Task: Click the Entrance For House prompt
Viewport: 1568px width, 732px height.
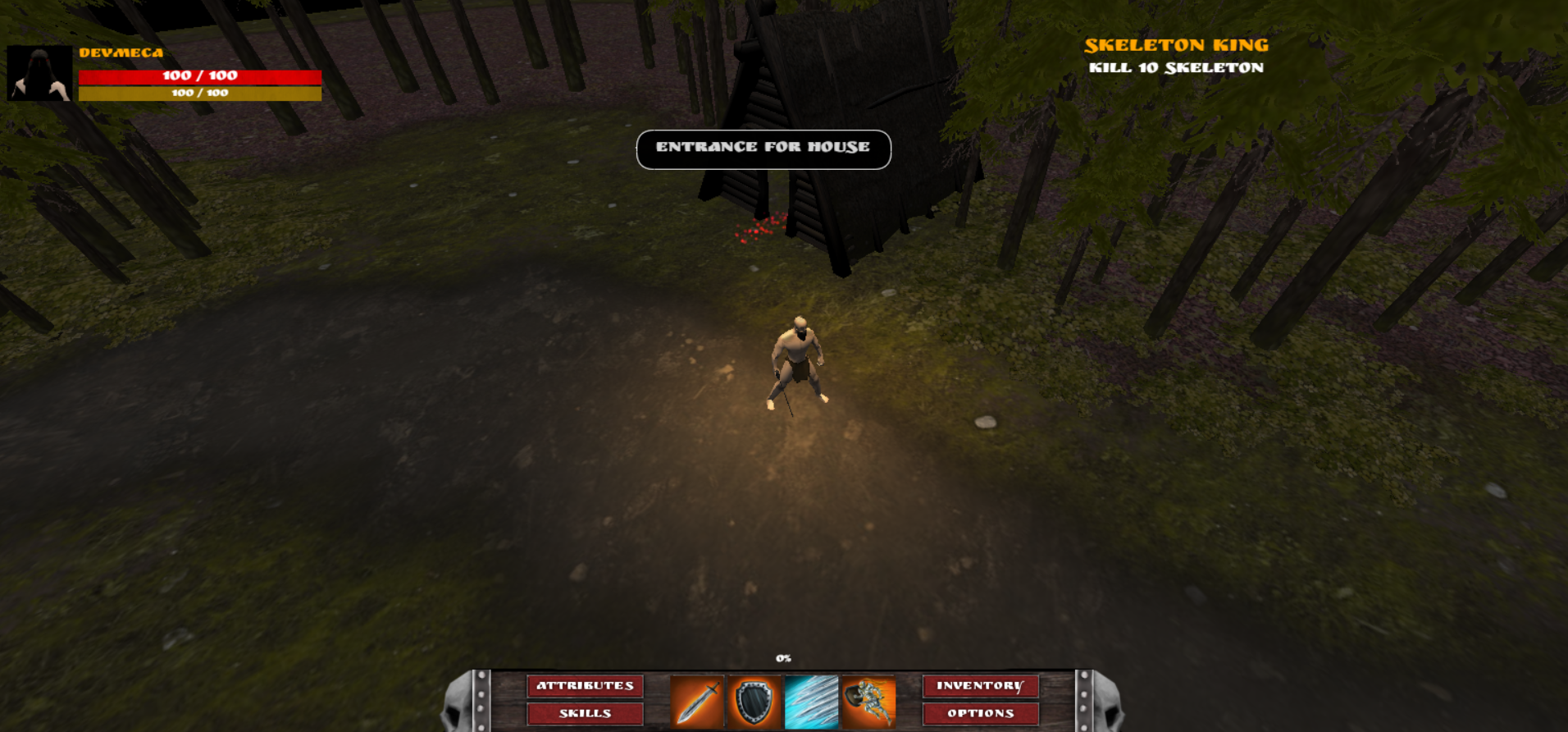Action: (x=763, y=149)
